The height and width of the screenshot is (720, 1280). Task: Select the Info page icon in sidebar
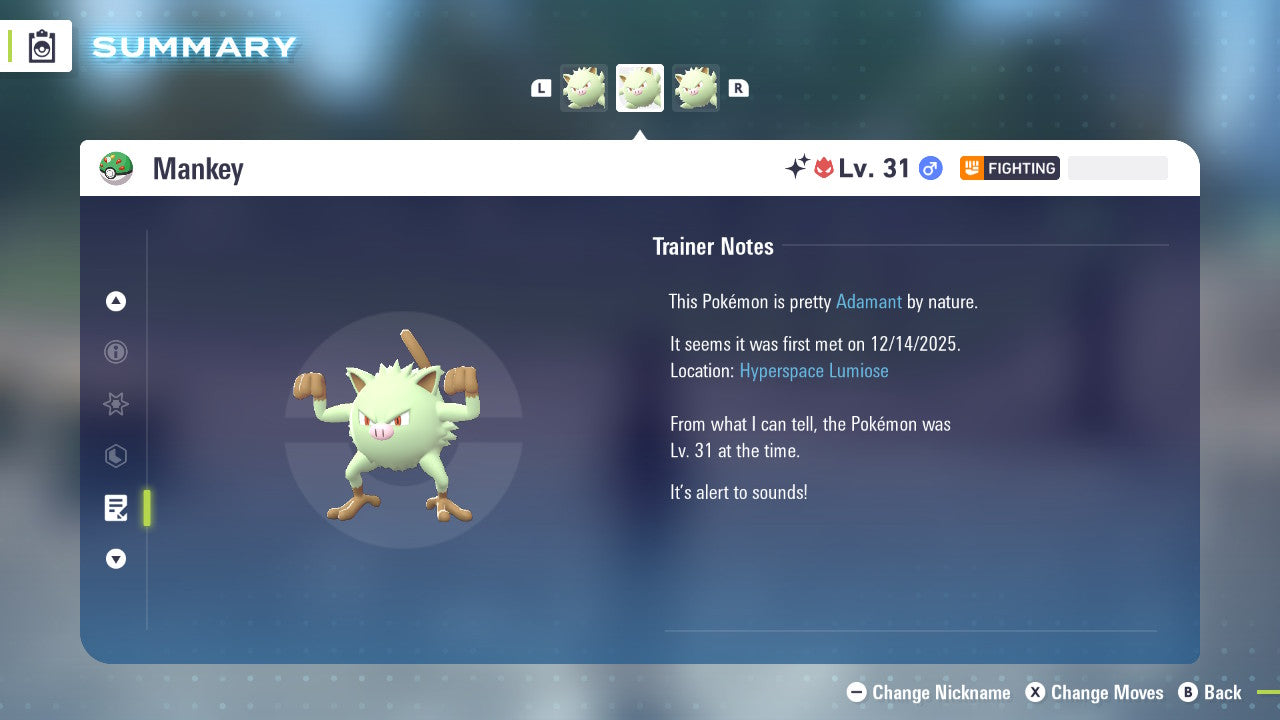tap(115, 352)
